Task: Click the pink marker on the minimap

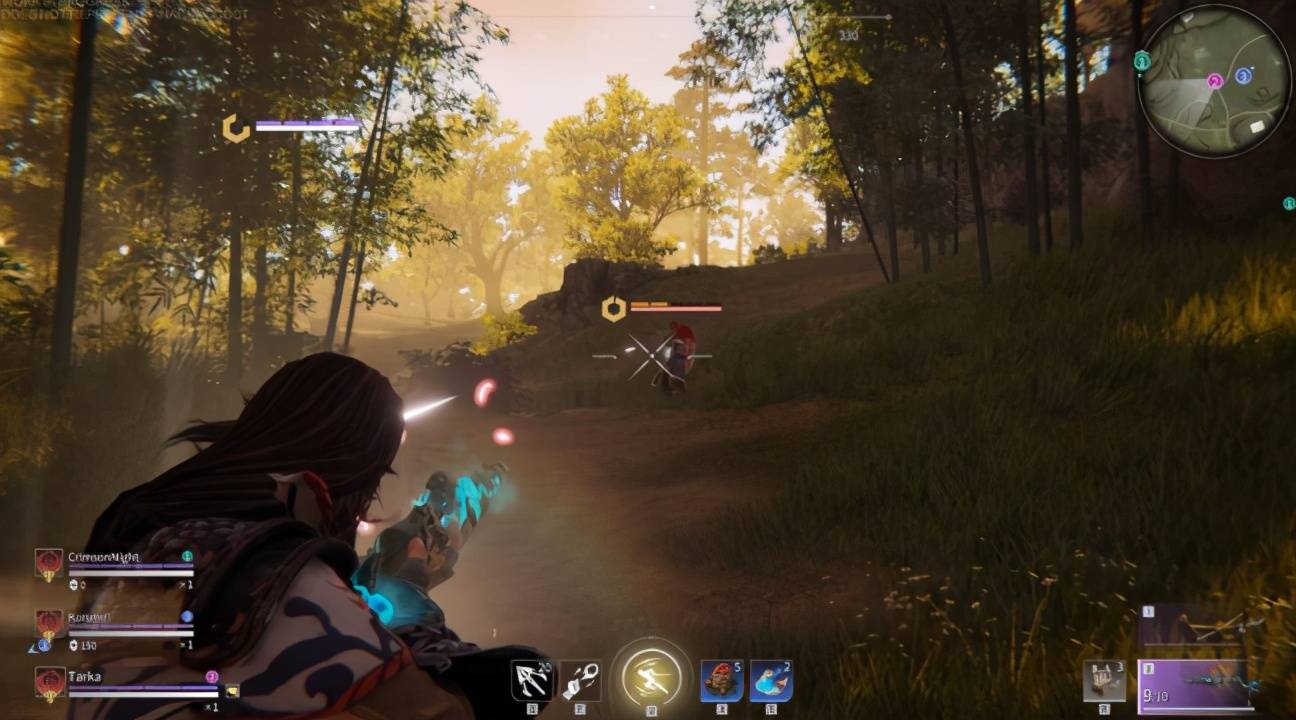Action: tap(1215, 81)
